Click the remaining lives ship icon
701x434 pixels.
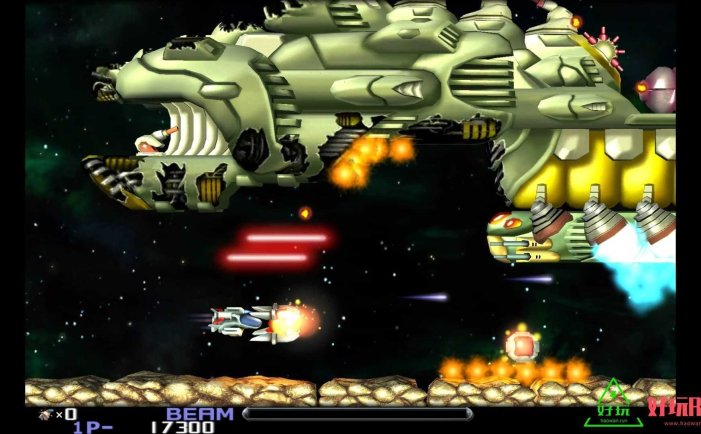point(45,414)
